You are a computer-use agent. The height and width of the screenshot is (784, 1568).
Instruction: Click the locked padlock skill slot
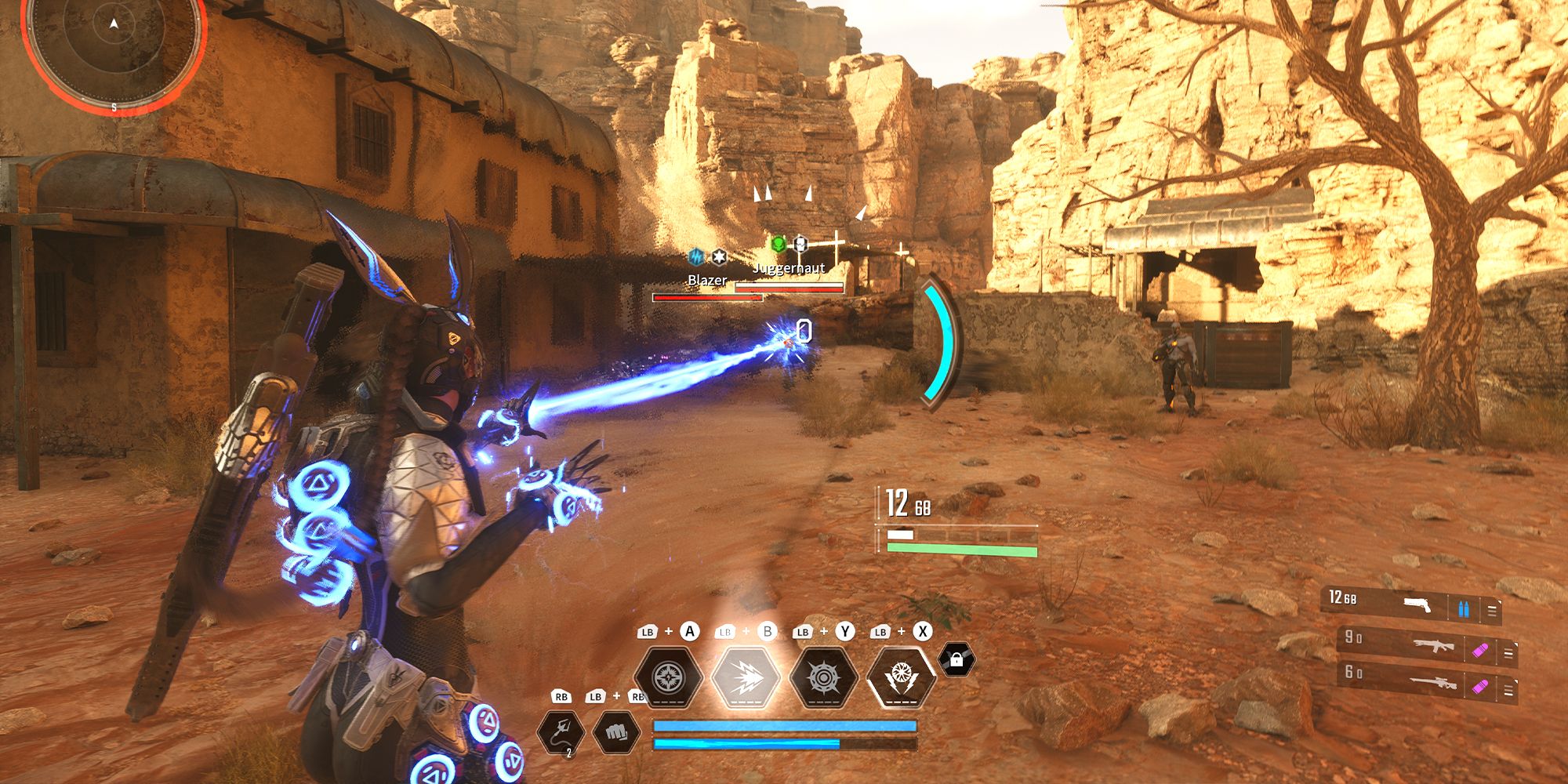coord(956,660)
